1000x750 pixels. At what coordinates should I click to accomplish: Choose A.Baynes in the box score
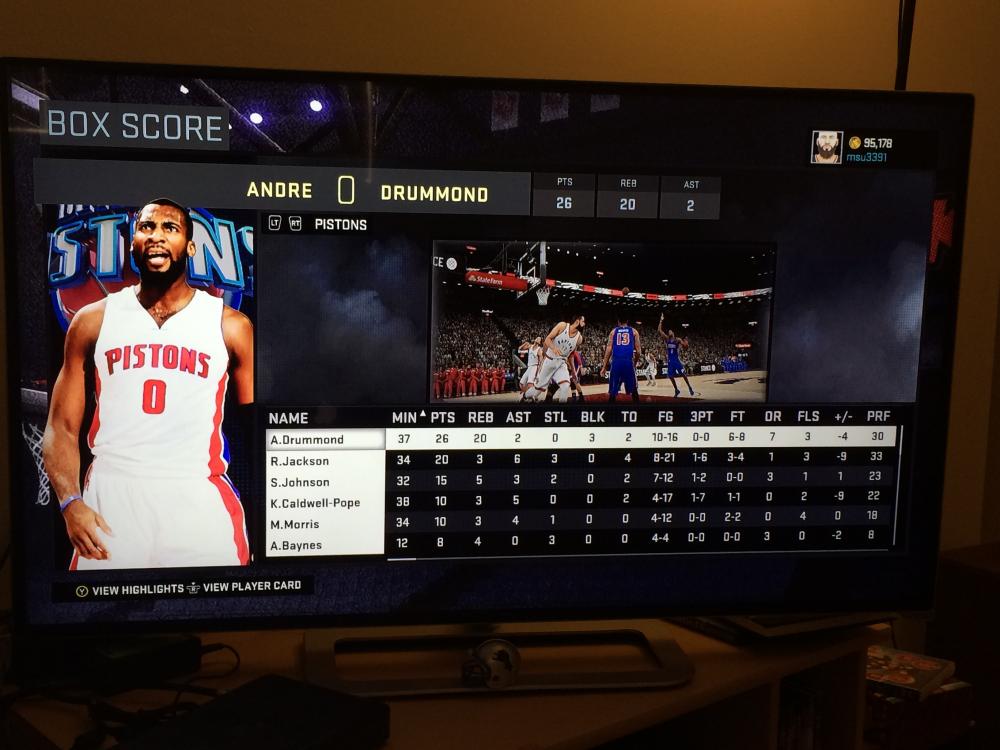pyautogui.click(x=326, y=546)
